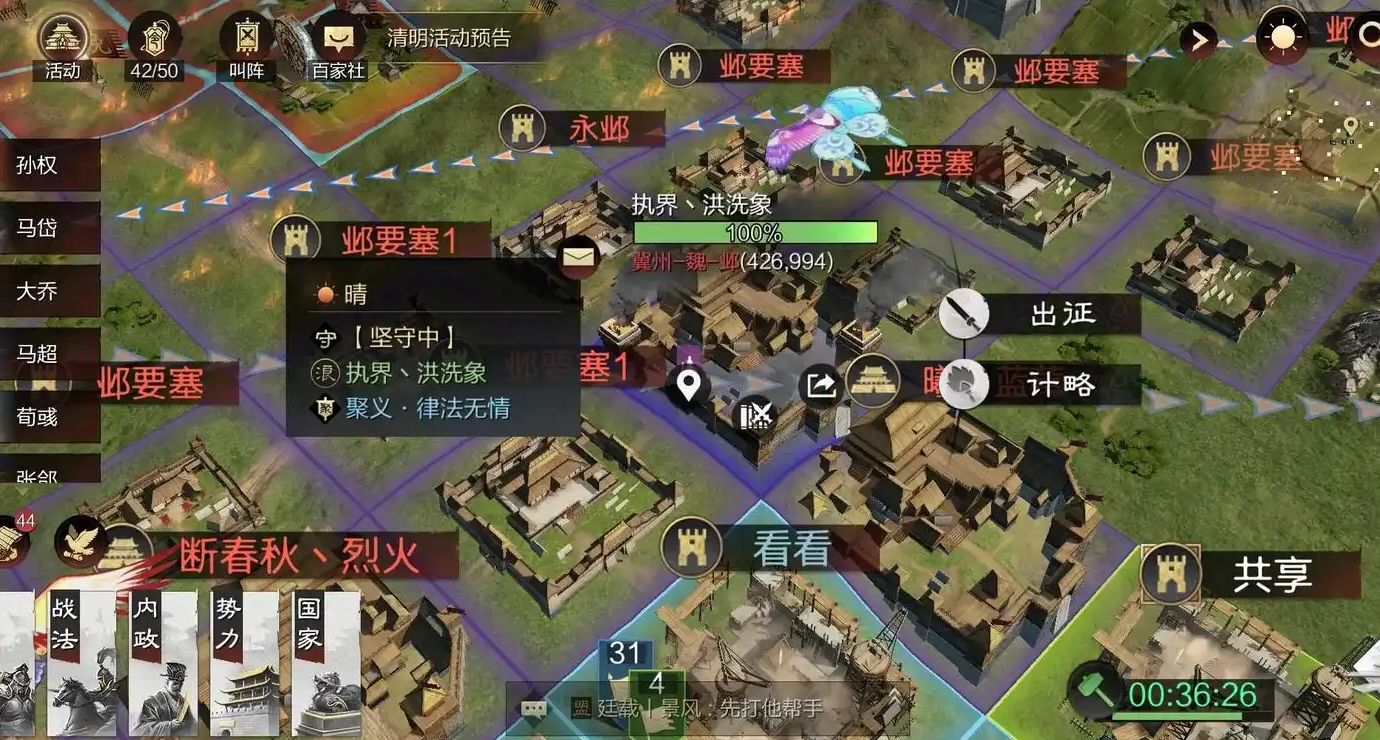Click the golden palace icon at city center

(873, 382)
